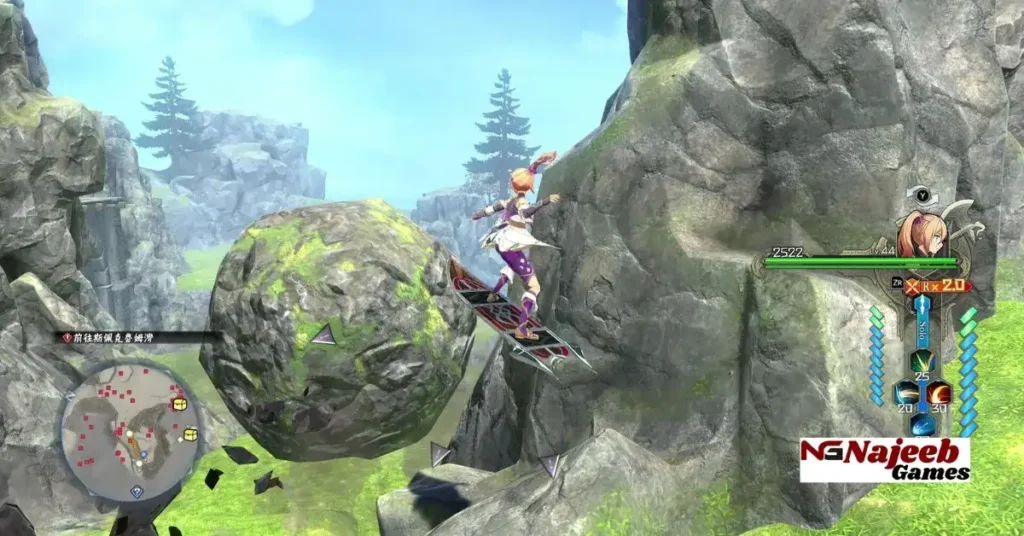Click the blue diamond marker below the minimap
Viewport: 1024px width, 536px height.
pos(137,491)
